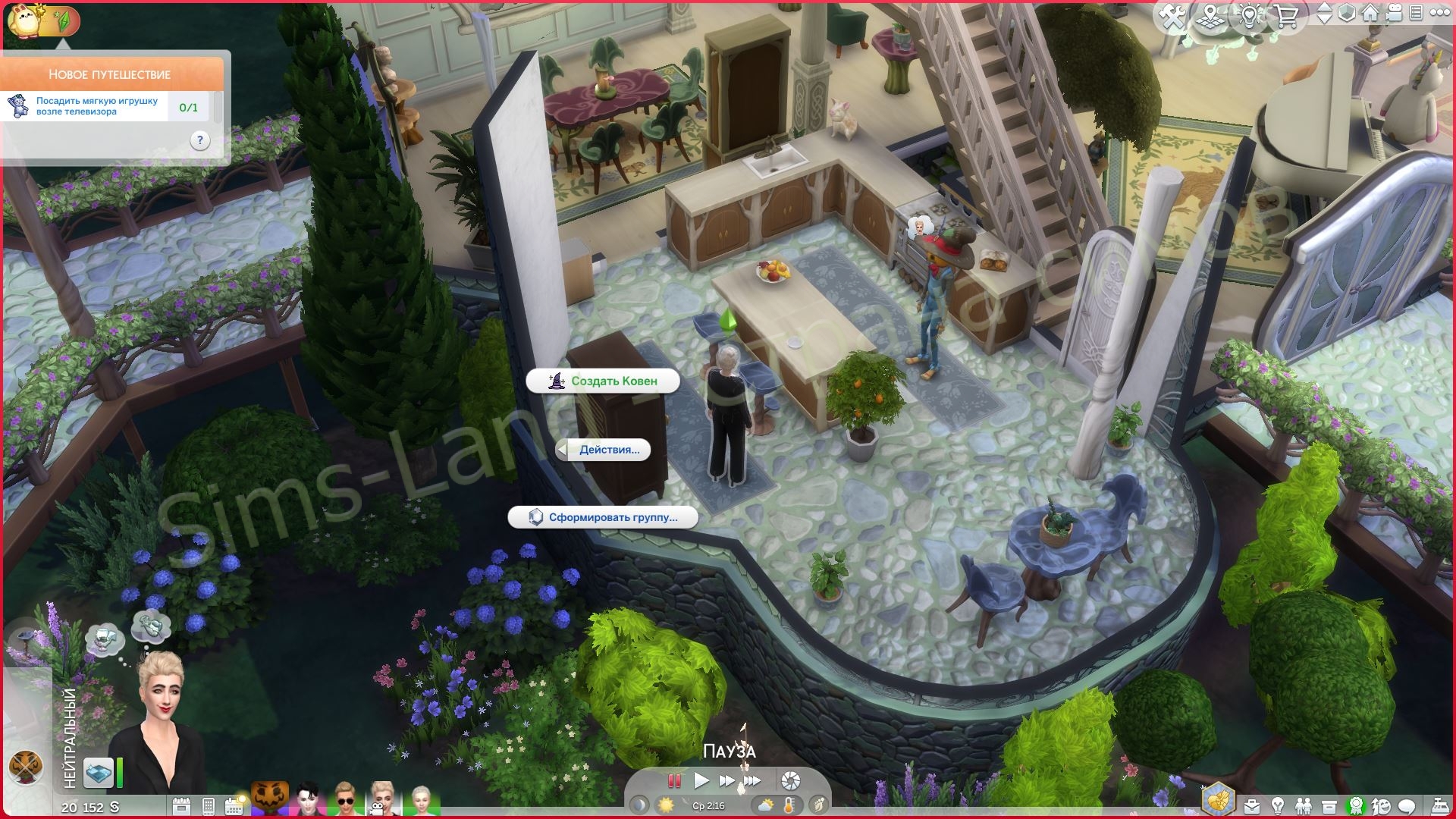Open the Inventory box panel

pyautogui.click(x=1329, y=805)
